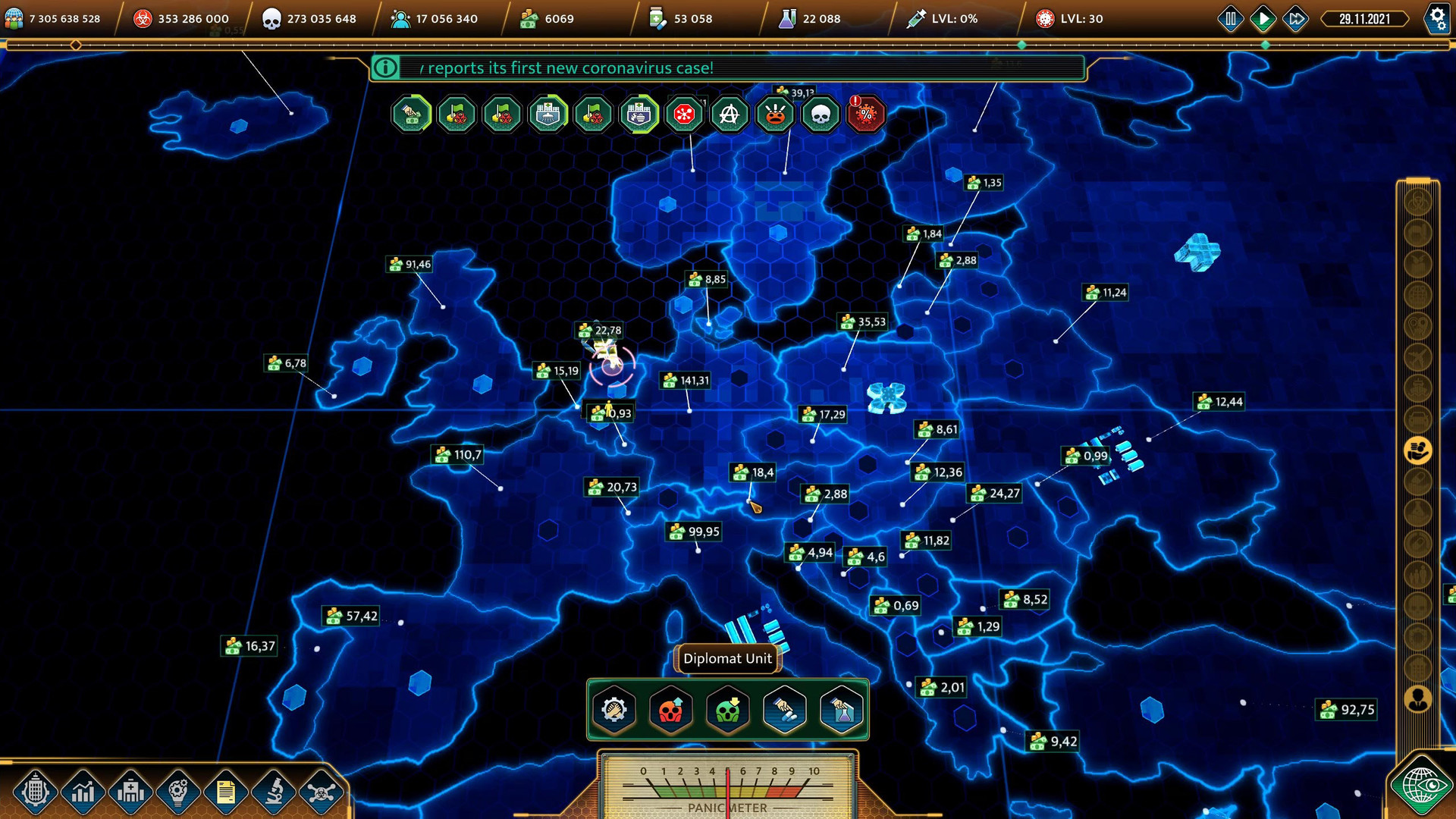Select the Diplomat Unit label
Screen dimensions: 1456x819
[726, 658]
